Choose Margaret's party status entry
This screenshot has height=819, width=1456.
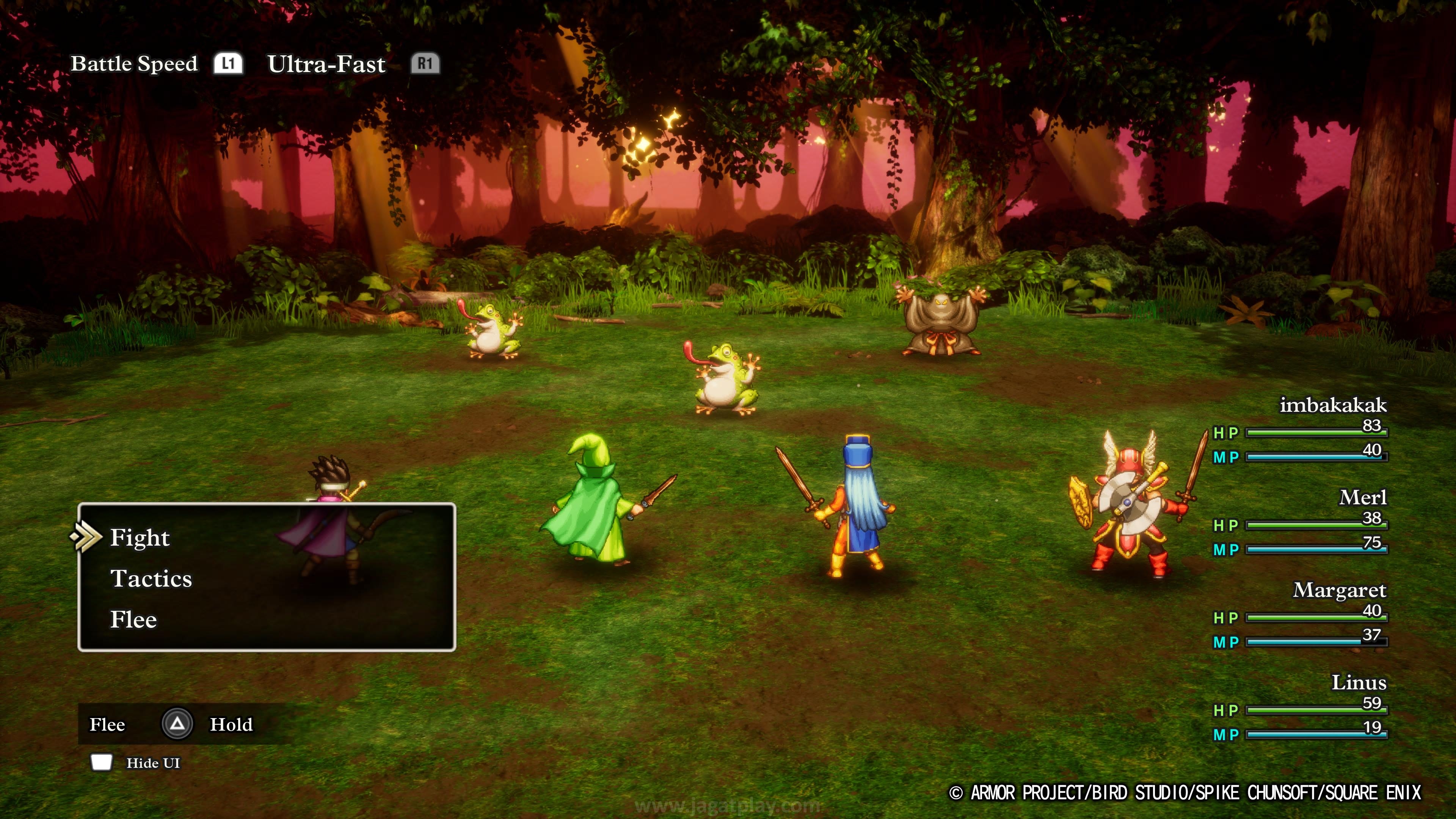[1339, 591]
